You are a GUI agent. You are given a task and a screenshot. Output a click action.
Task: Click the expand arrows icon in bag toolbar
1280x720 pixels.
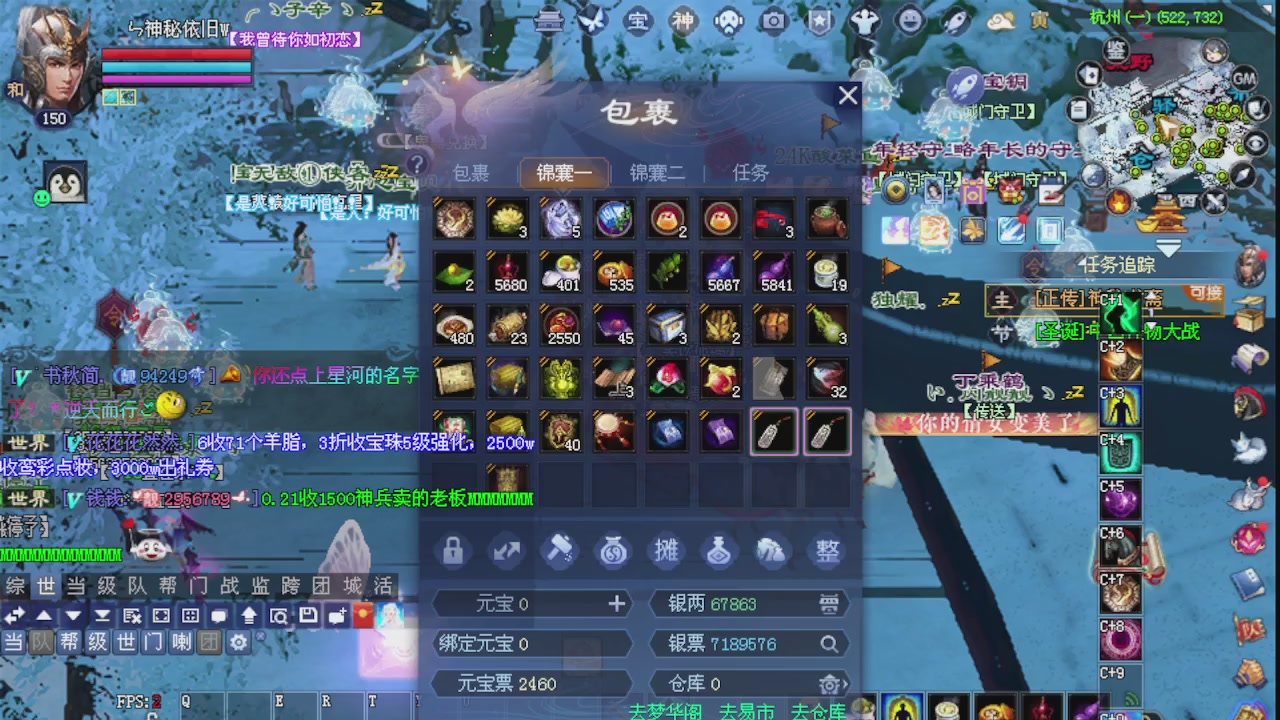point(505,550)
